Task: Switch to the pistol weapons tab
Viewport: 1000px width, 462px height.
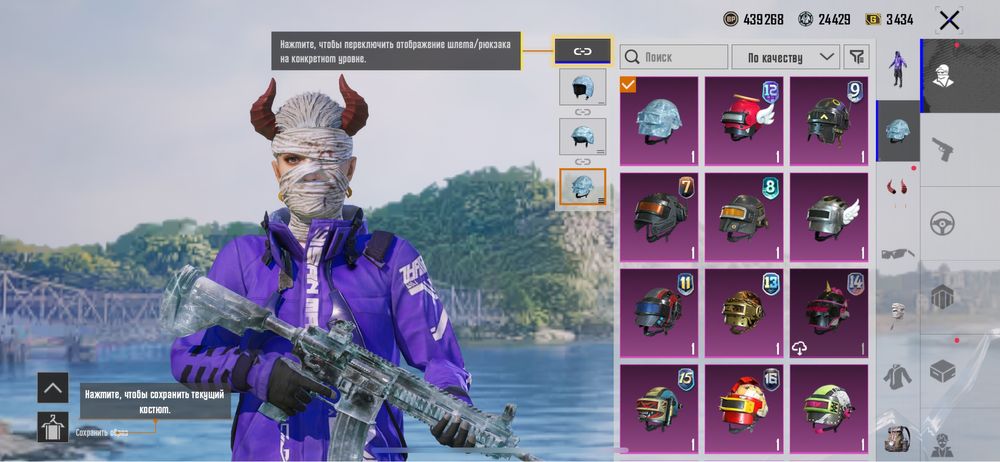Action: pyautogui.click(x=942, y=150)
